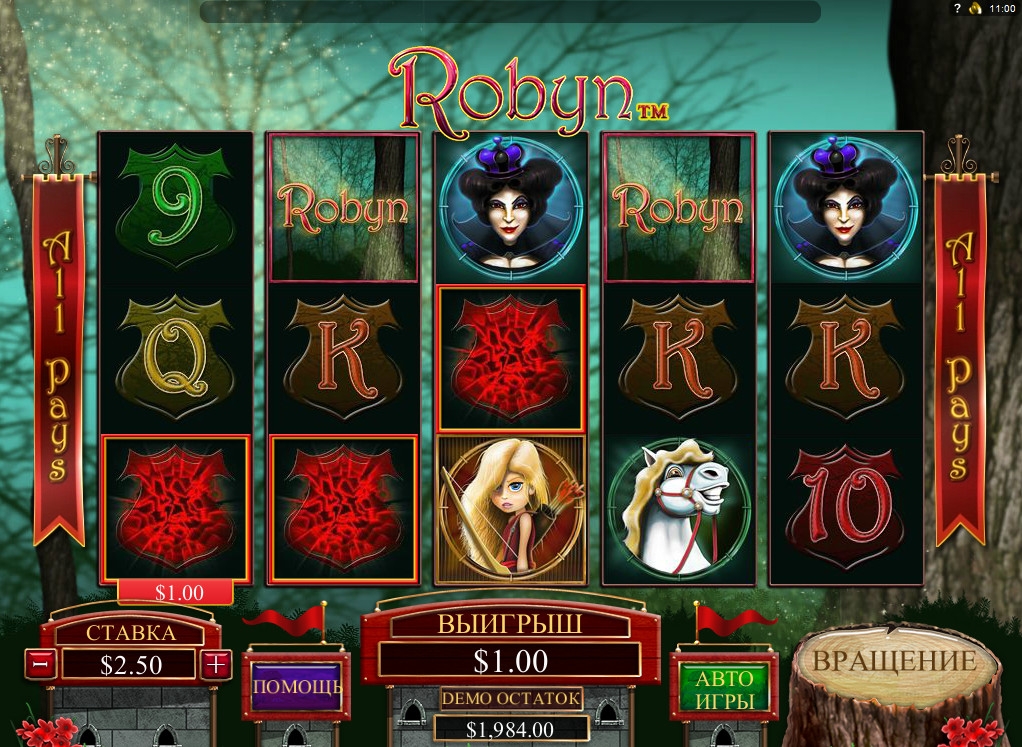Image resolution: width=1022 pixels, height=747 pixels.
Task: Start auto play with АВТО ИГРЫ
Action: [x=725, y=687]
